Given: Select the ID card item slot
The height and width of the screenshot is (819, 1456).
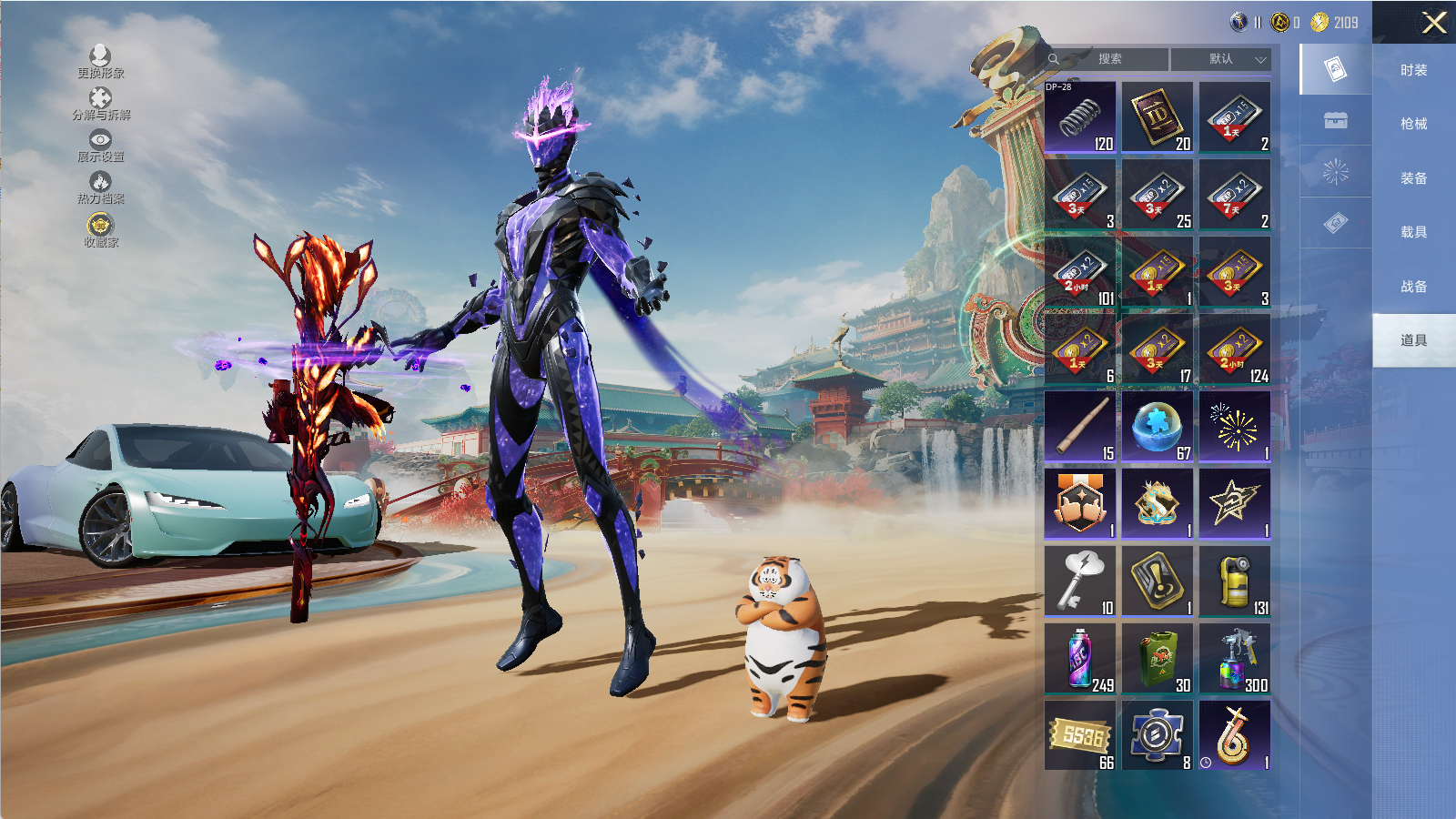Looking at the screenshot, I should pyautogui.click(x=1158, y=116).
